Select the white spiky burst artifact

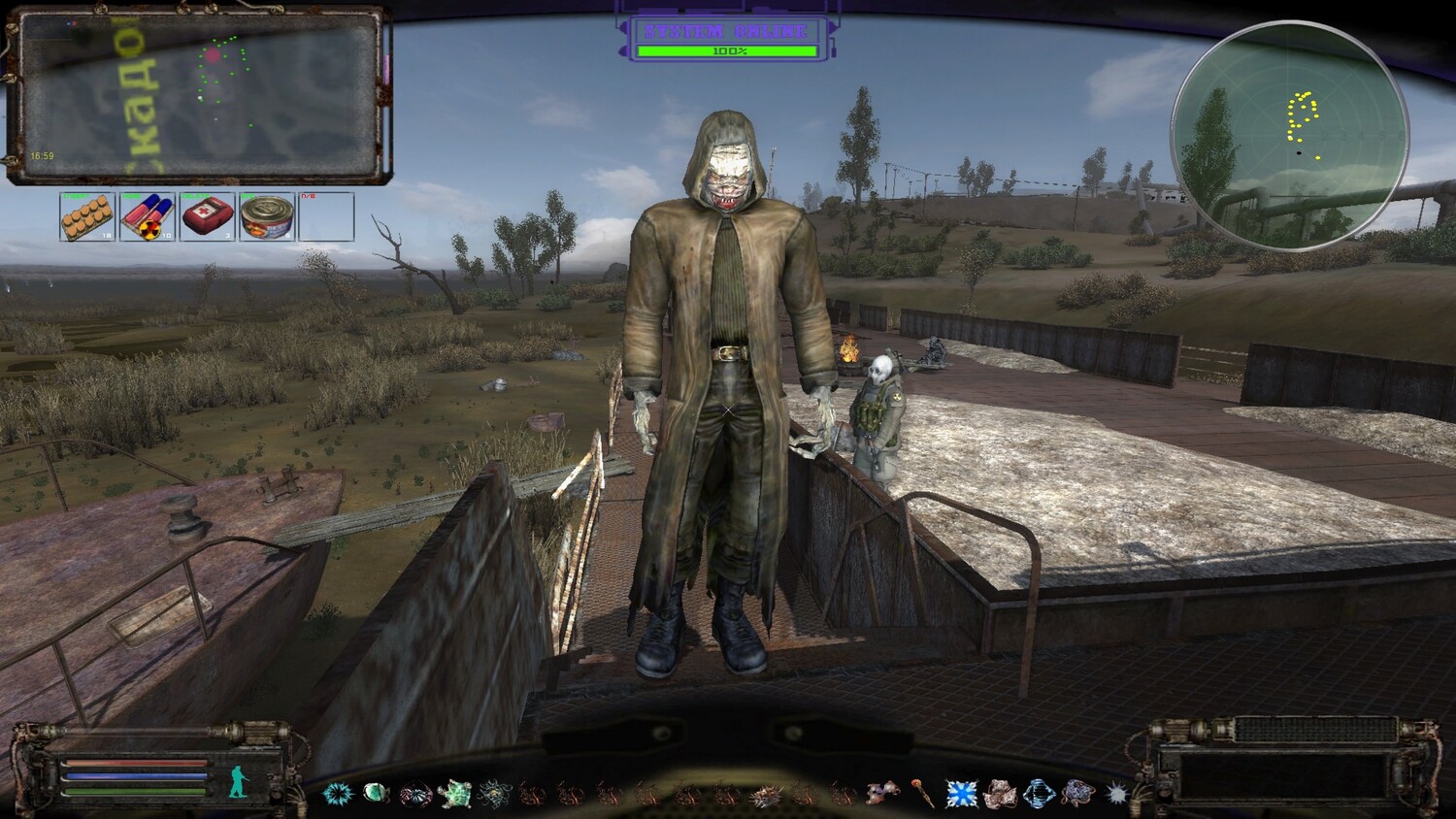[1116, 794]
